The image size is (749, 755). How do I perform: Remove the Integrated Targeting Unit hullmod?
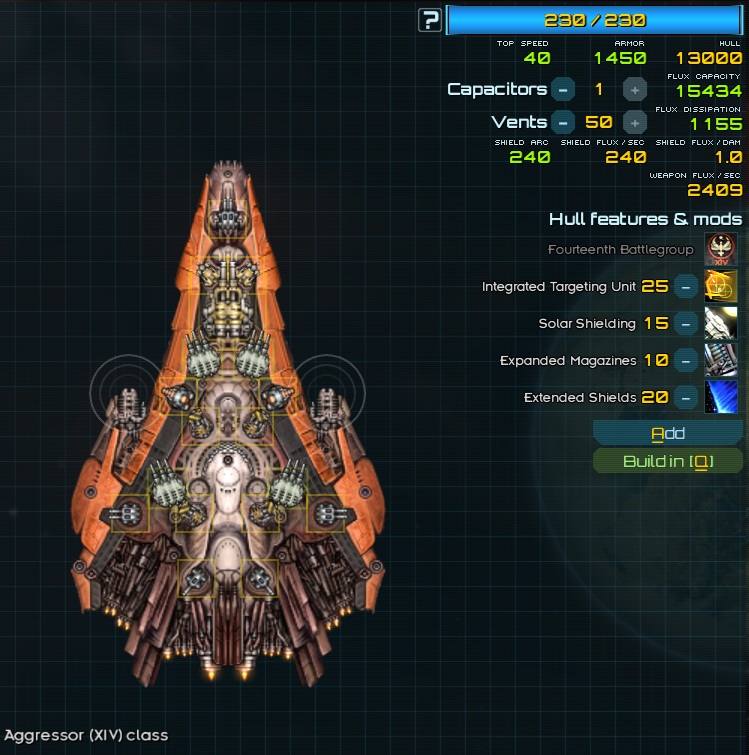point(685,287)
